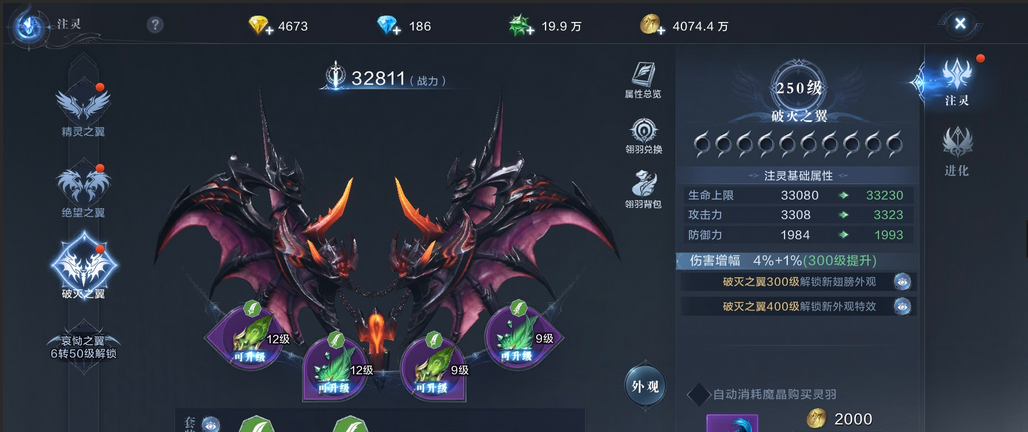Open the question mark help icon
1028x432 pixels.
pos(155,25)
